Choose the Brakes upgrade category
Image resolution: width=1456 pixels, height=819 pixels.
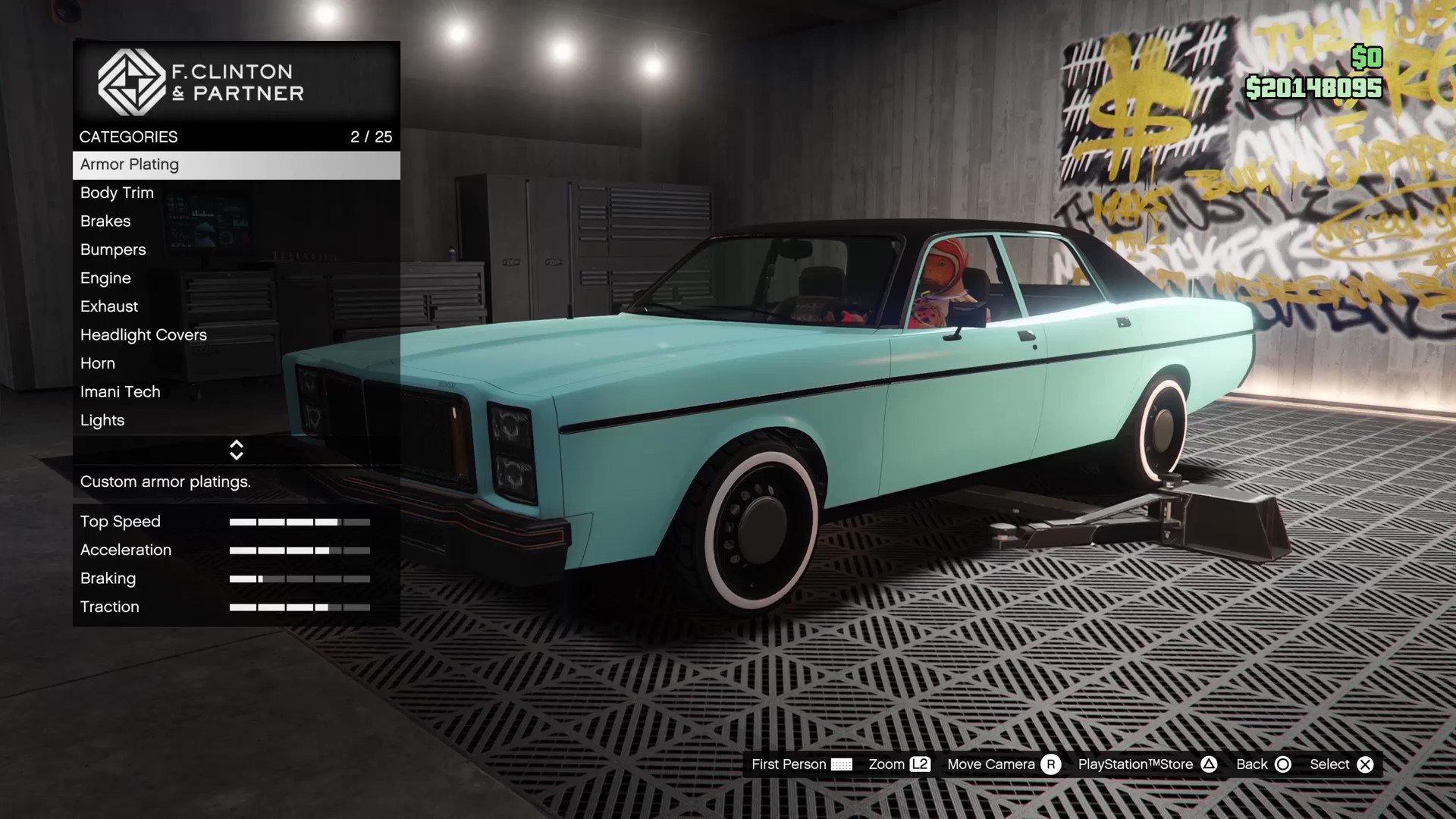pos(236,221)
